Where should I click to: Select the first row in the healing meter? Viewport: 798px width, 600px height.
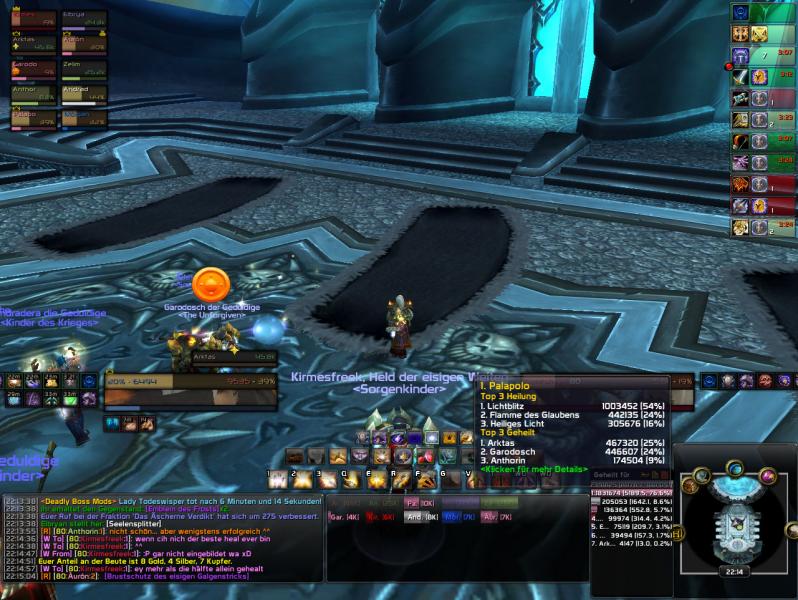point(631,493)
